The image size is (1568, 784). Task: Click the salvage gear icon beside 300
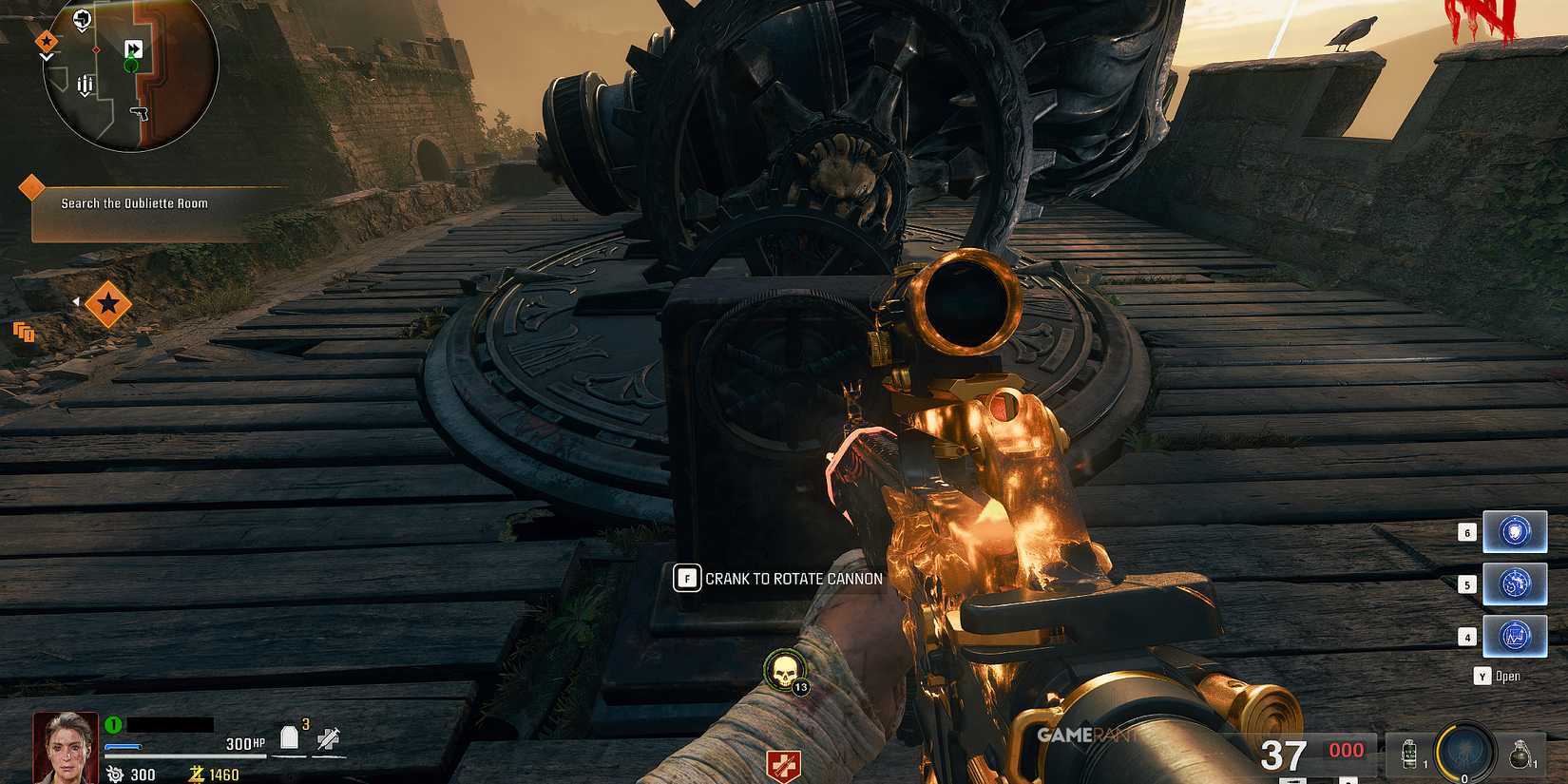[x=114, y=774]
